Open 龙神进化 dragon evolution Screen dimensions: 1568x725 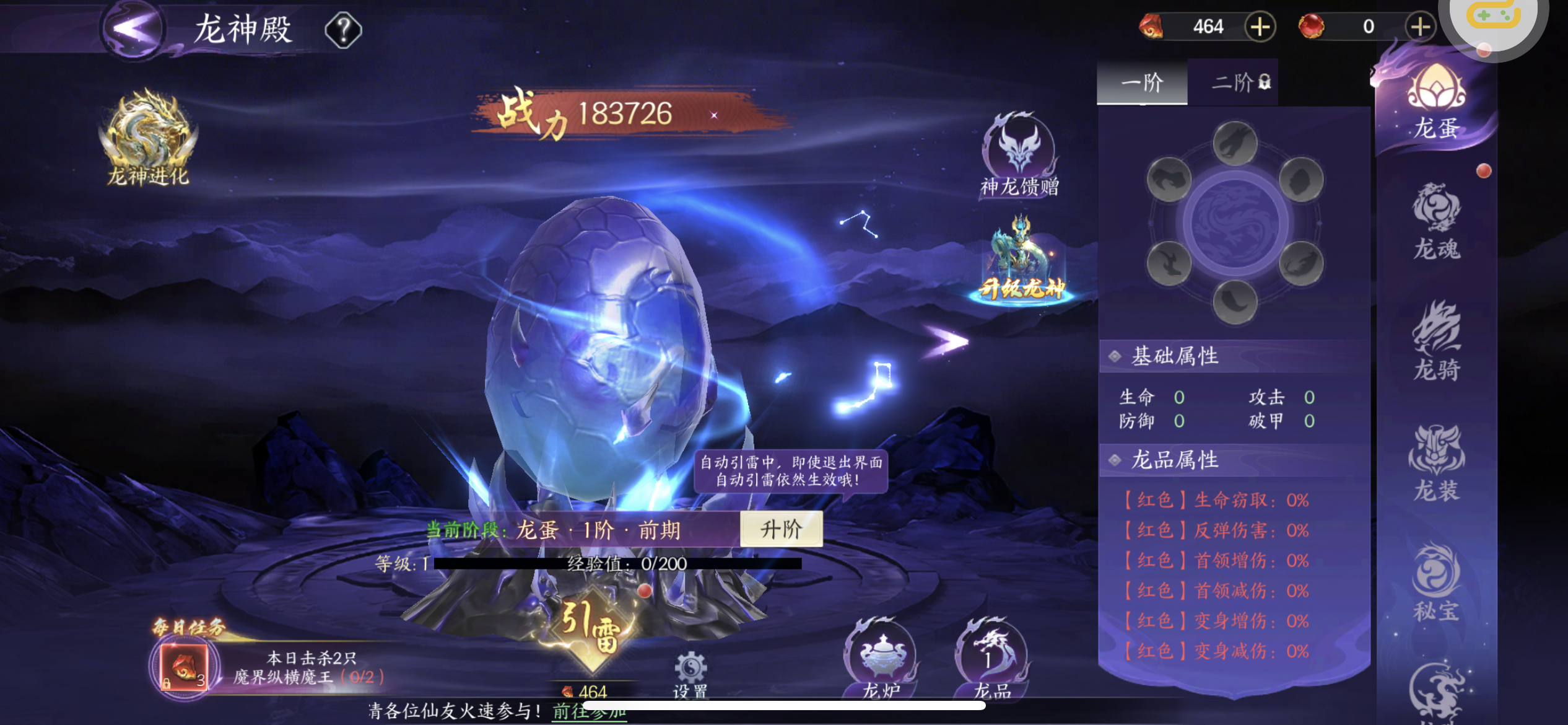(148, 138)
